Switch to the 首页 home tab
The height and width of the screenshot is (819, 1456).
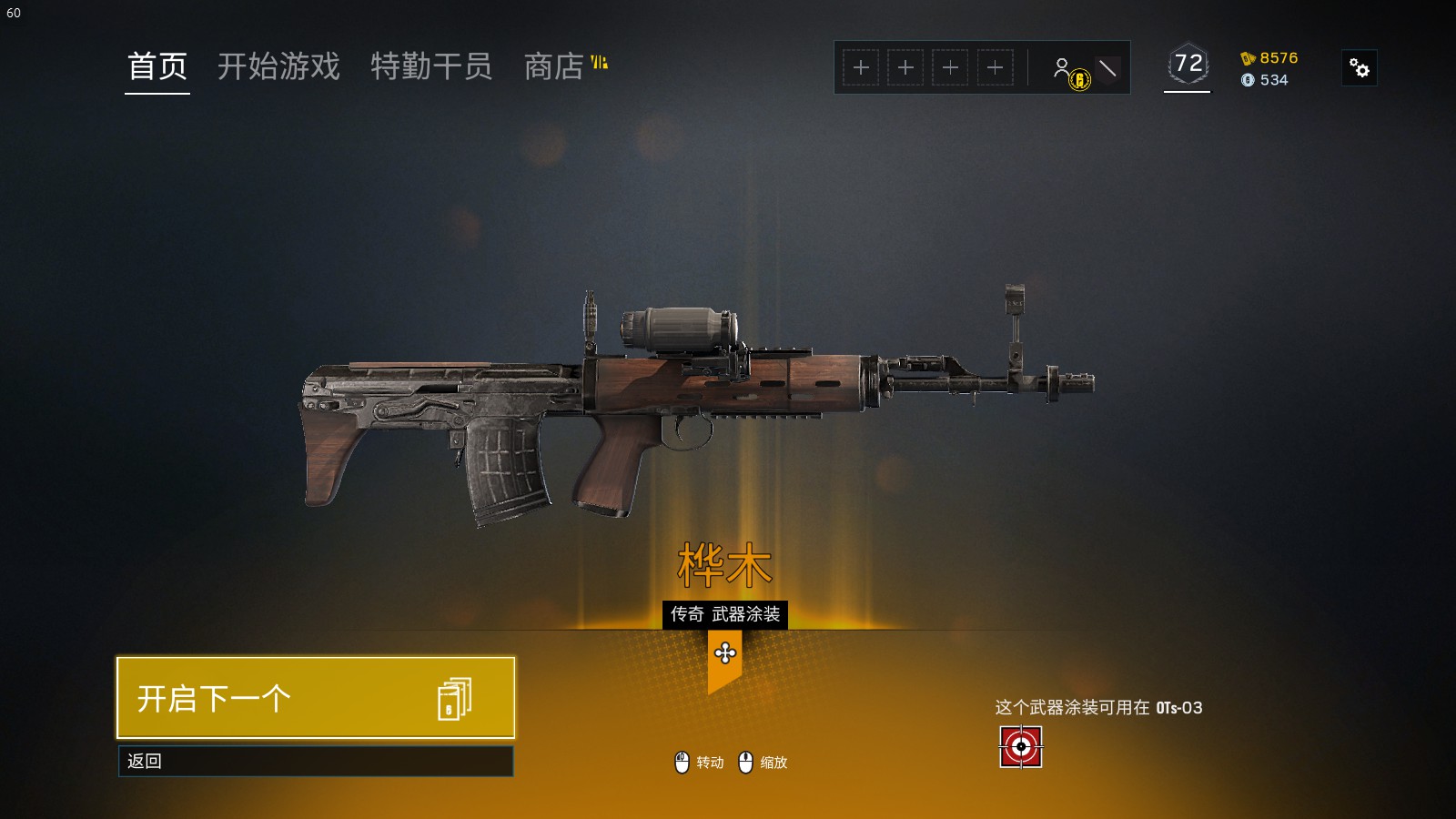[x=157, y=66]
